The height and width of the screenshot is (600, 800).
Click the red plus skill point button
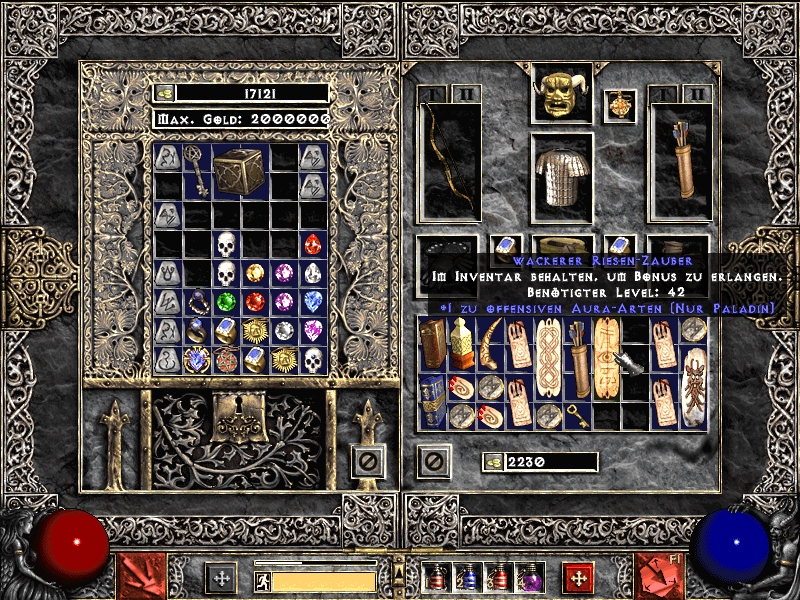(x=576, y=577)
